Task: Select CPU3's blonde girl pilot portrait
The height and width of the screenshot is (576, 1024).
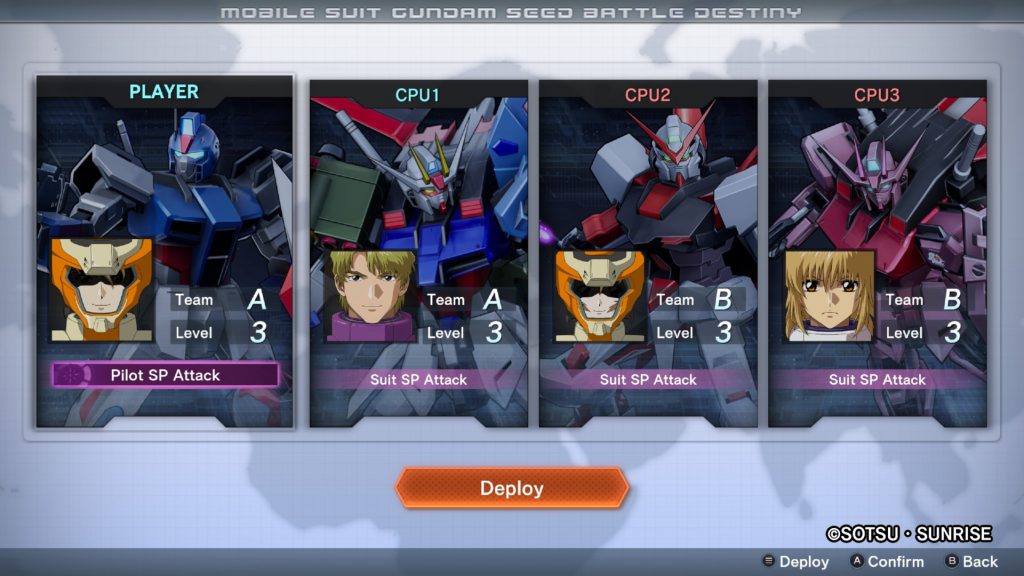Action: 829,296
